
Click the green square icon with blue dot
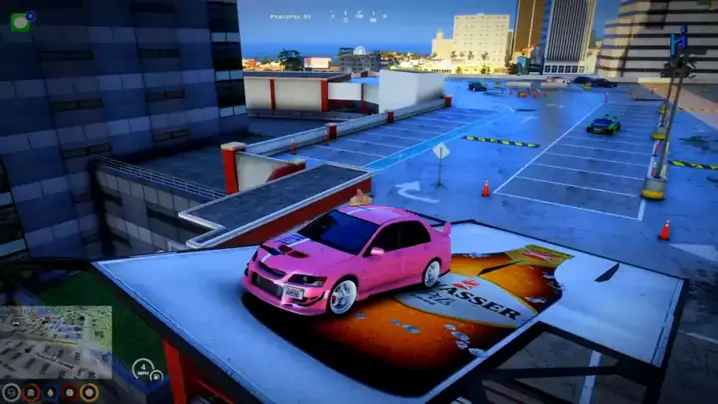pyautogui.click(x=21, y=21)
